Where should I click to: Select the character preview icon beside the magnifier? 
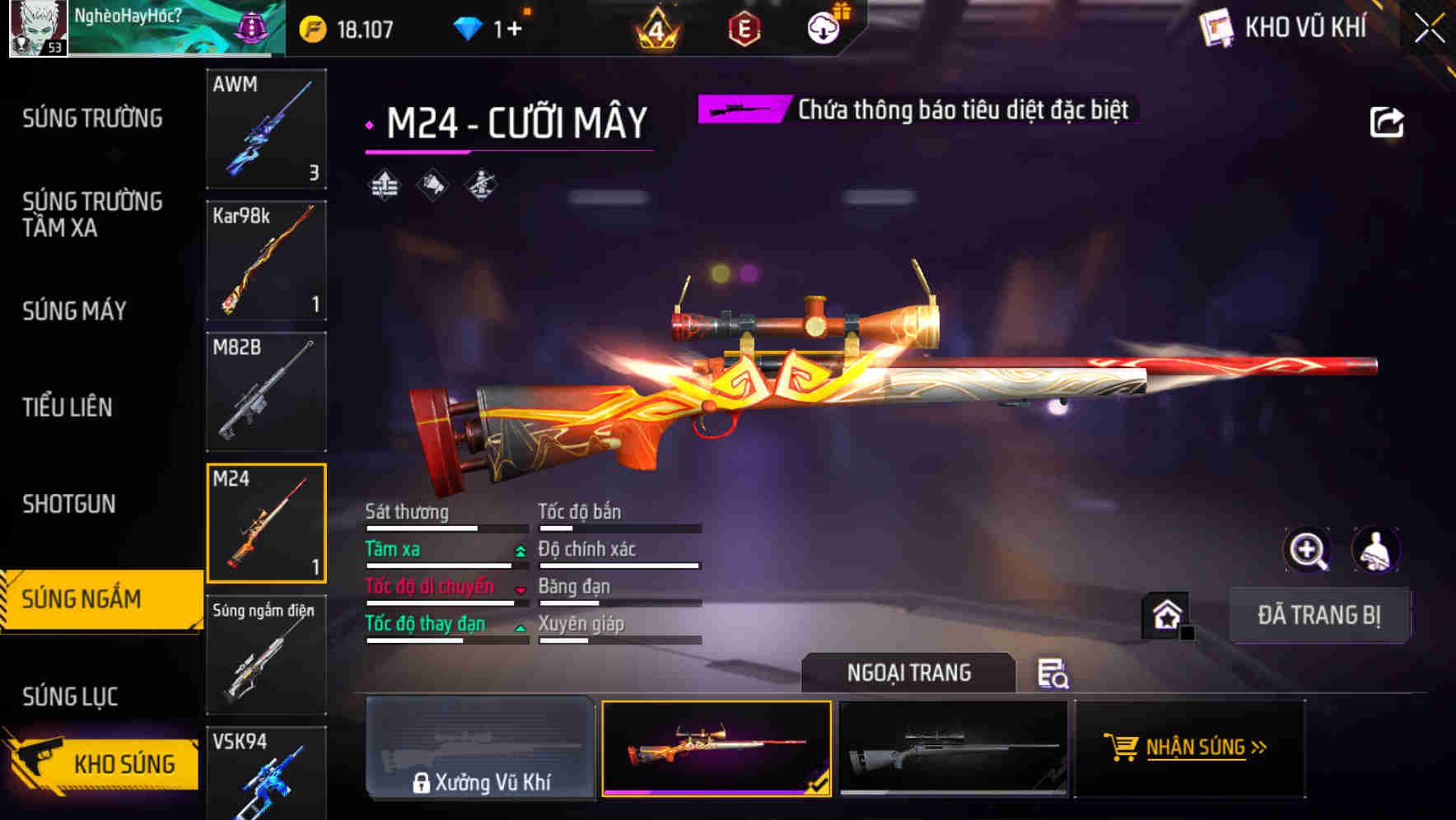[1374, 550]
